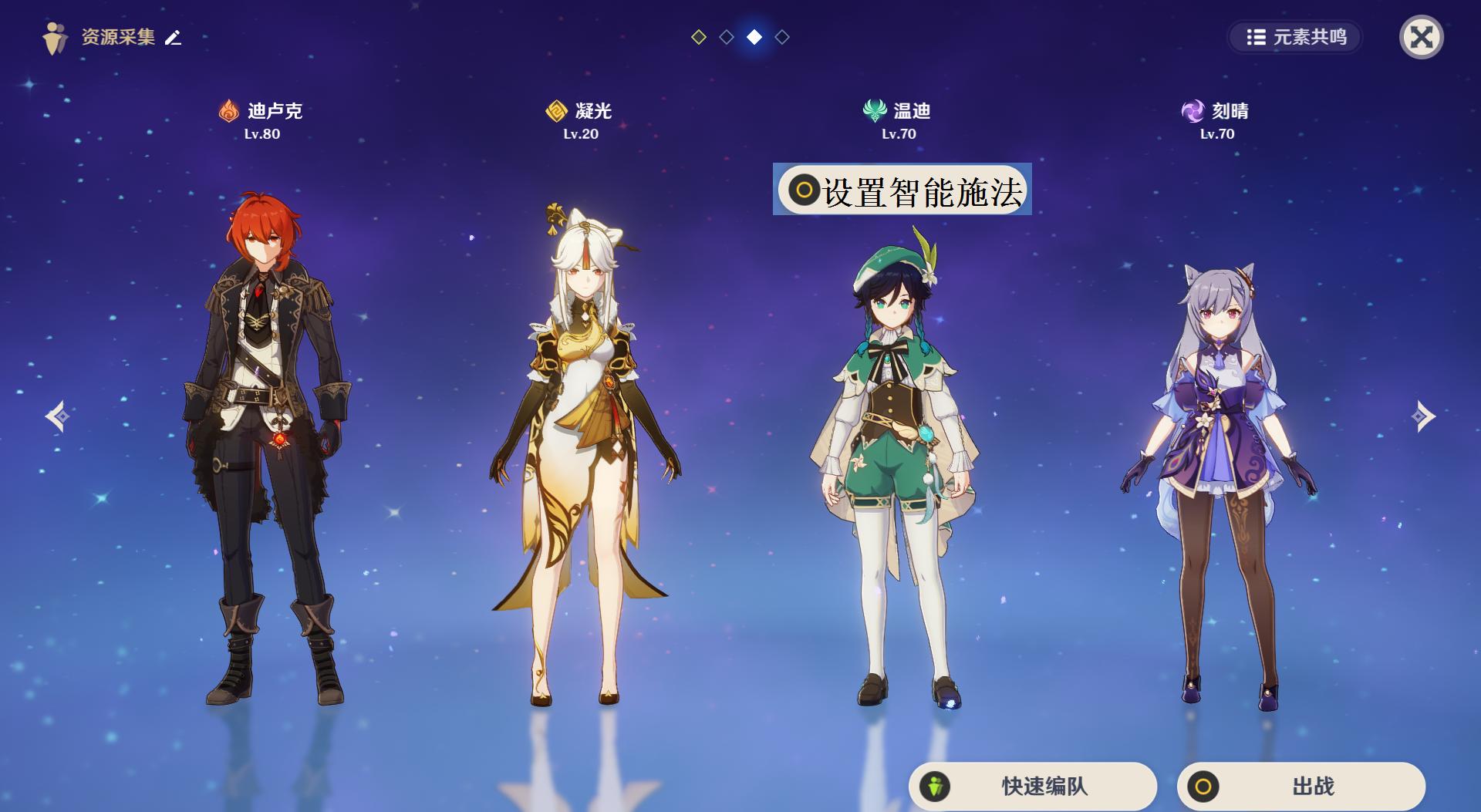This screenshot has width=1481, height=812.
Task: Select the first yellow diamond page indicator
Action: coord(699,35)
